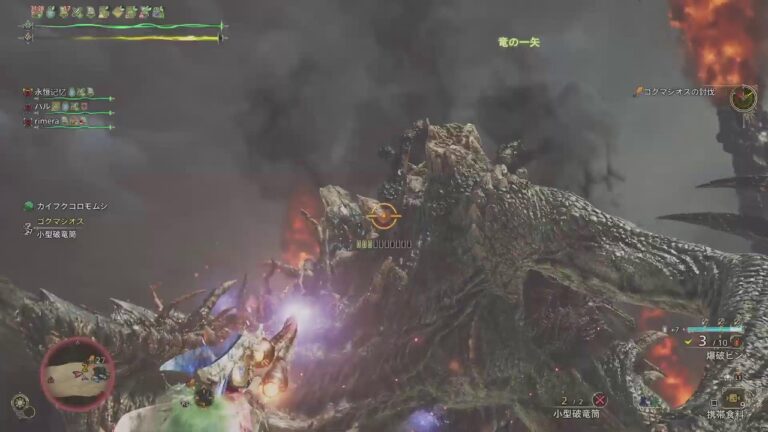
Task: Open the circular minimap
Action: [77, 373]
